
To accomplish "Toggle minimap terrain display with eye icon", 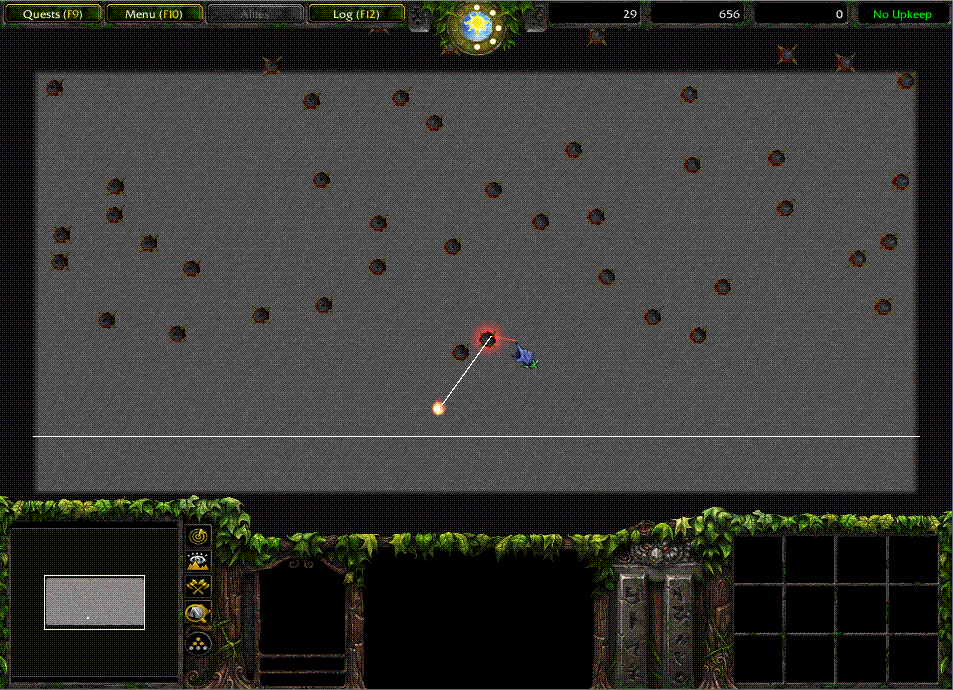I will (198, 562).
